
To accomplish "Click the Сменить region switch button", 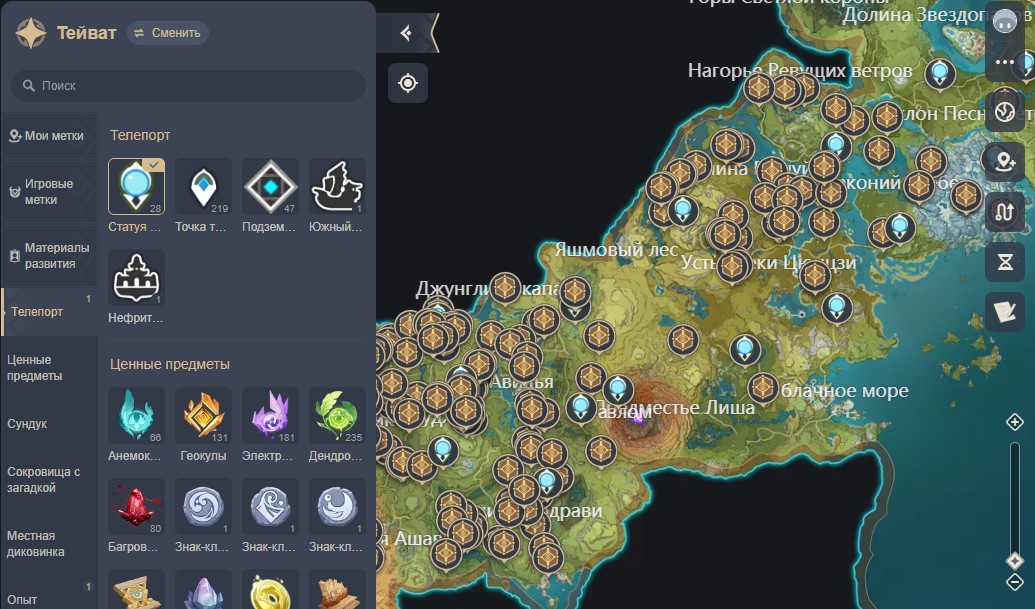I will (x=168, y=33).
